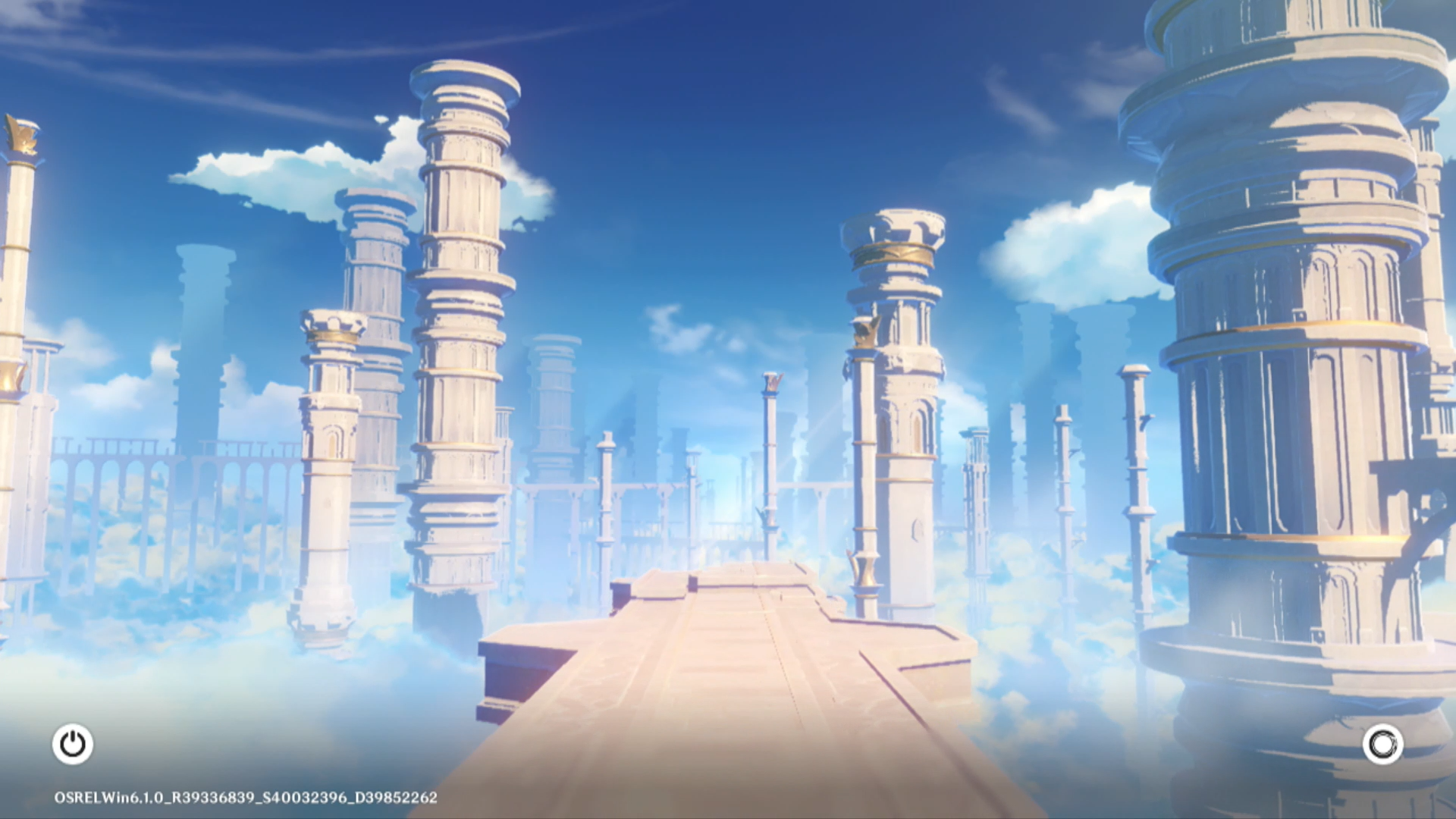Click the power icon to exit the game
Viewport: 1456px width, 819px height.
pyautogui.click(x=73, y=744)
